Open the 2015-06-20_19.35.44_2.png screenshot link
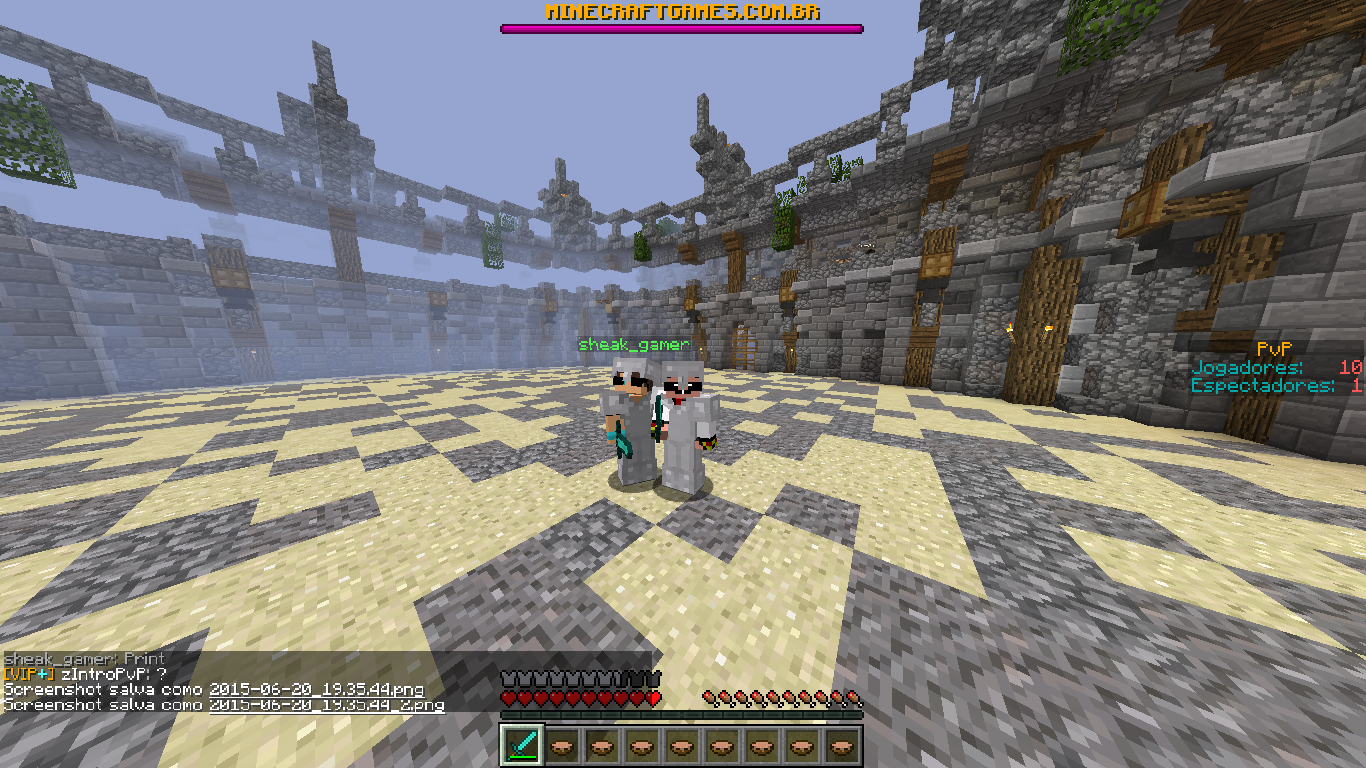1366x768 pixels. tap(326, 705)
